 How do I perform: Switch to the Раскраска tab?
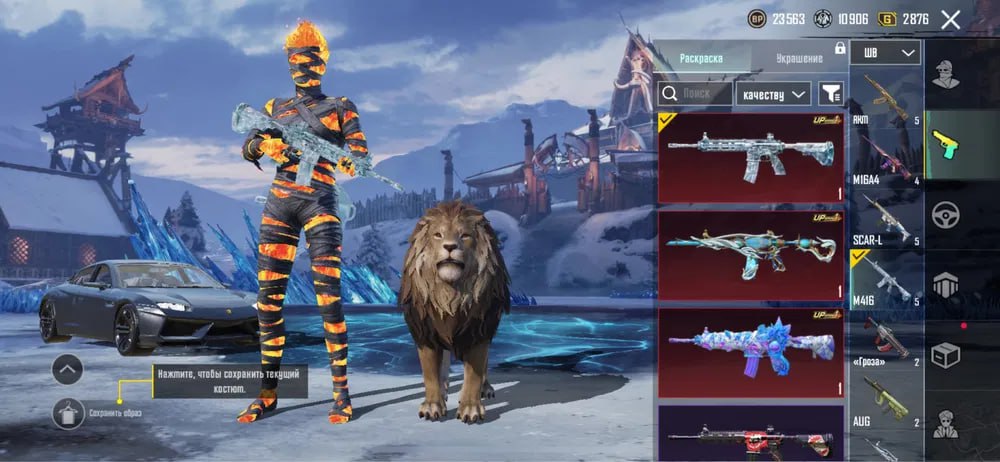(x=701, y=58)
